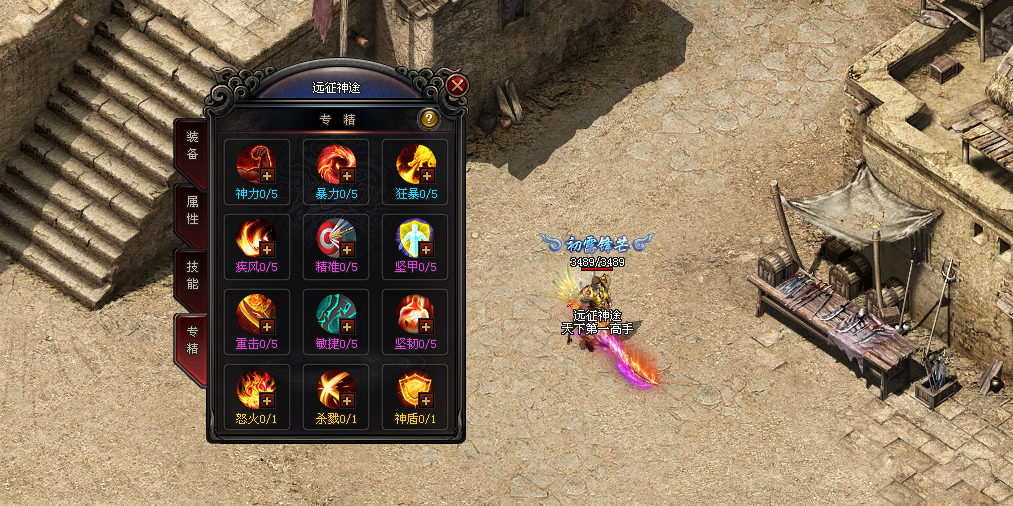Viewport: 1013px width, 506px height.
Task: Select the 杀戮 specialization icon
Action: [335, 388]
